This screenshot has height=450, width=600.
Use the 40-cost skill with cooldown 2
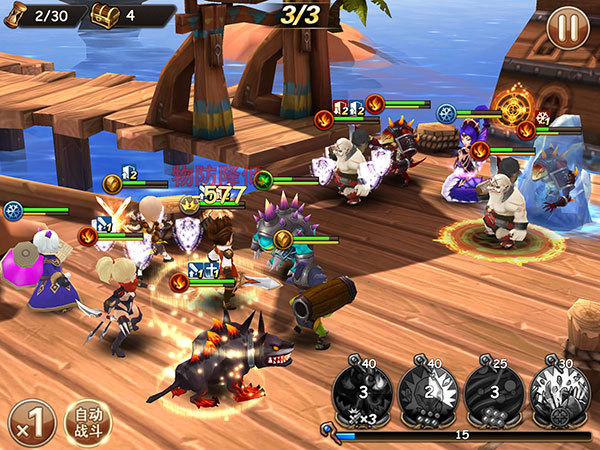pos(427,390)
